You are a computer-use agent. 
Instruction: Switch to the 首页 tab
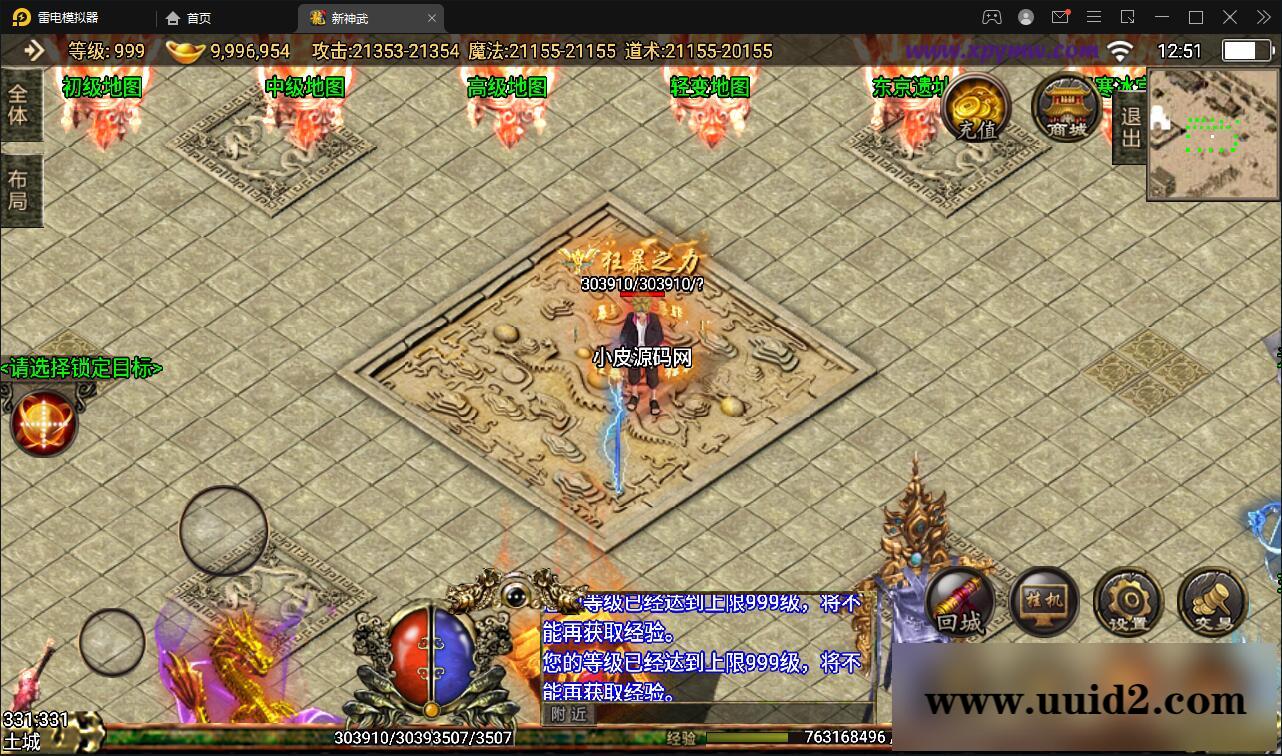(193, 17)
